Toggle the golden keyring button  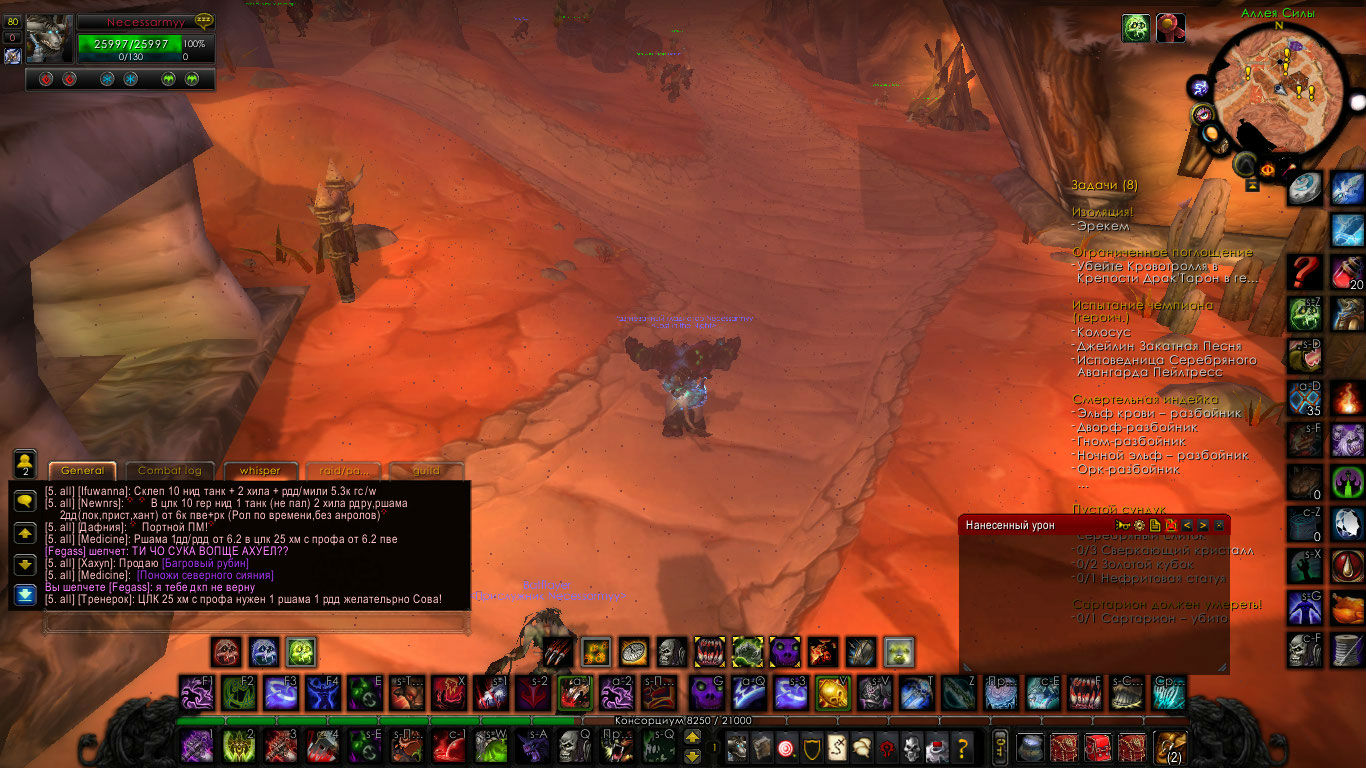[x=999, y=746]
